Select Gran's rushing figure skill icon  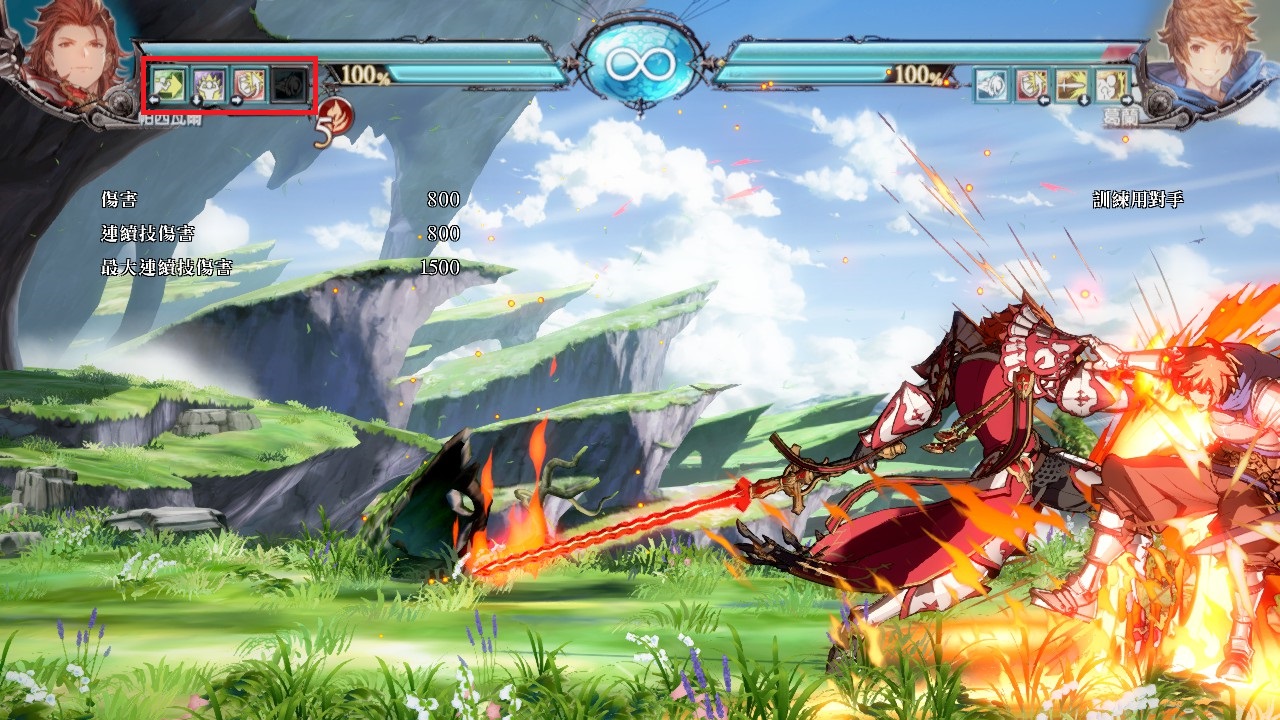(1111, 85)
